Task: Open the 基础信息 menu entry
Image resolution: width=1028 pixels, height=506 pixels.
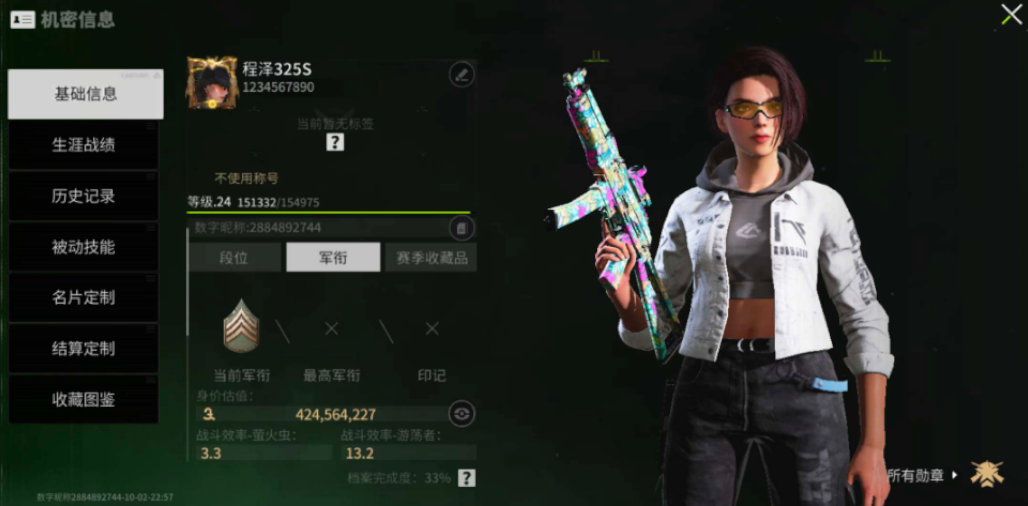Action: [85, 94]
